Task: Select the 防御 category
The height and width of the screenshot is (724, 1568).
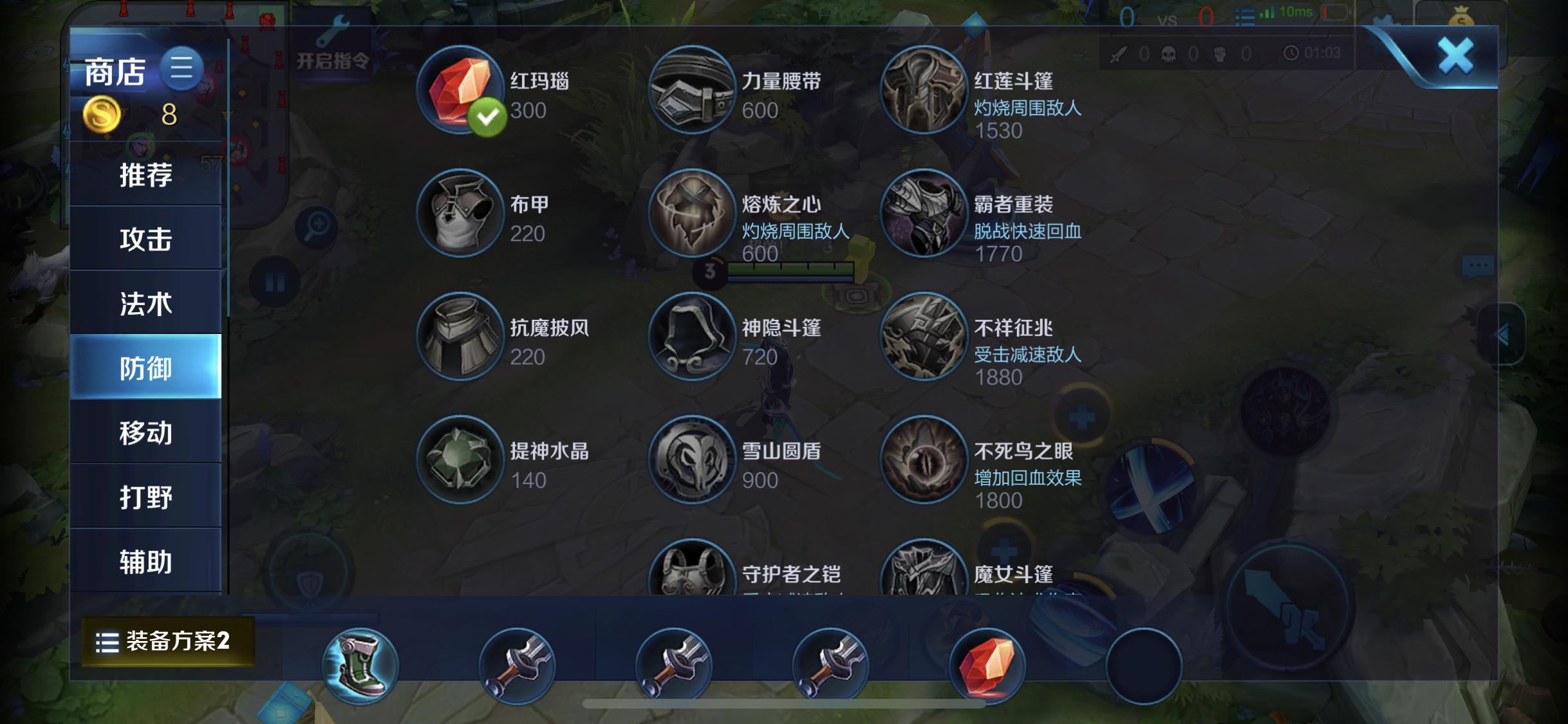Action: (x=145, y=367)
